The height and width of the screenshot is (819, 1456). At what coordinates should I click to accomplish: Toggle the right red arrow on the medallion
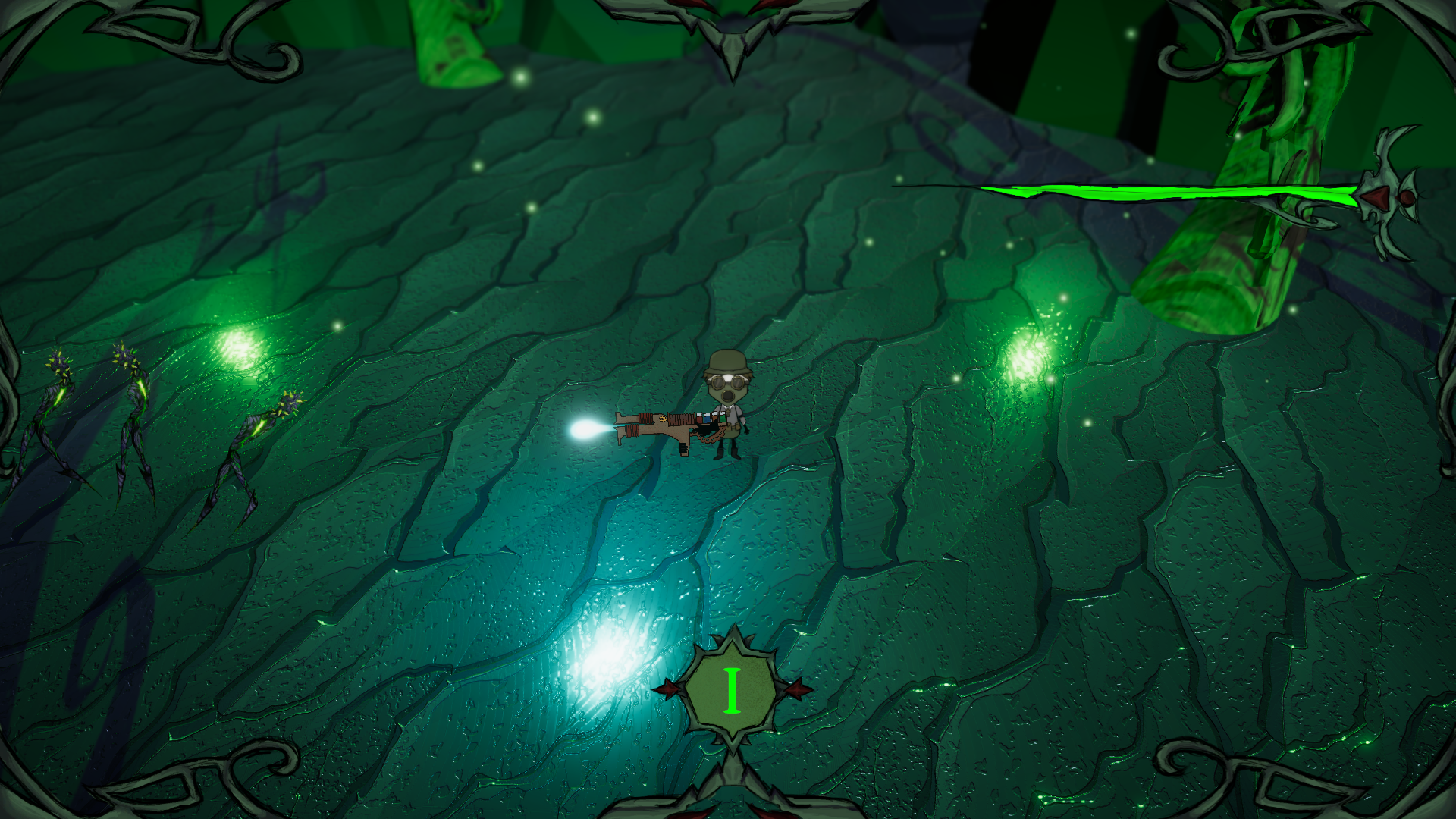coord(796,689)
